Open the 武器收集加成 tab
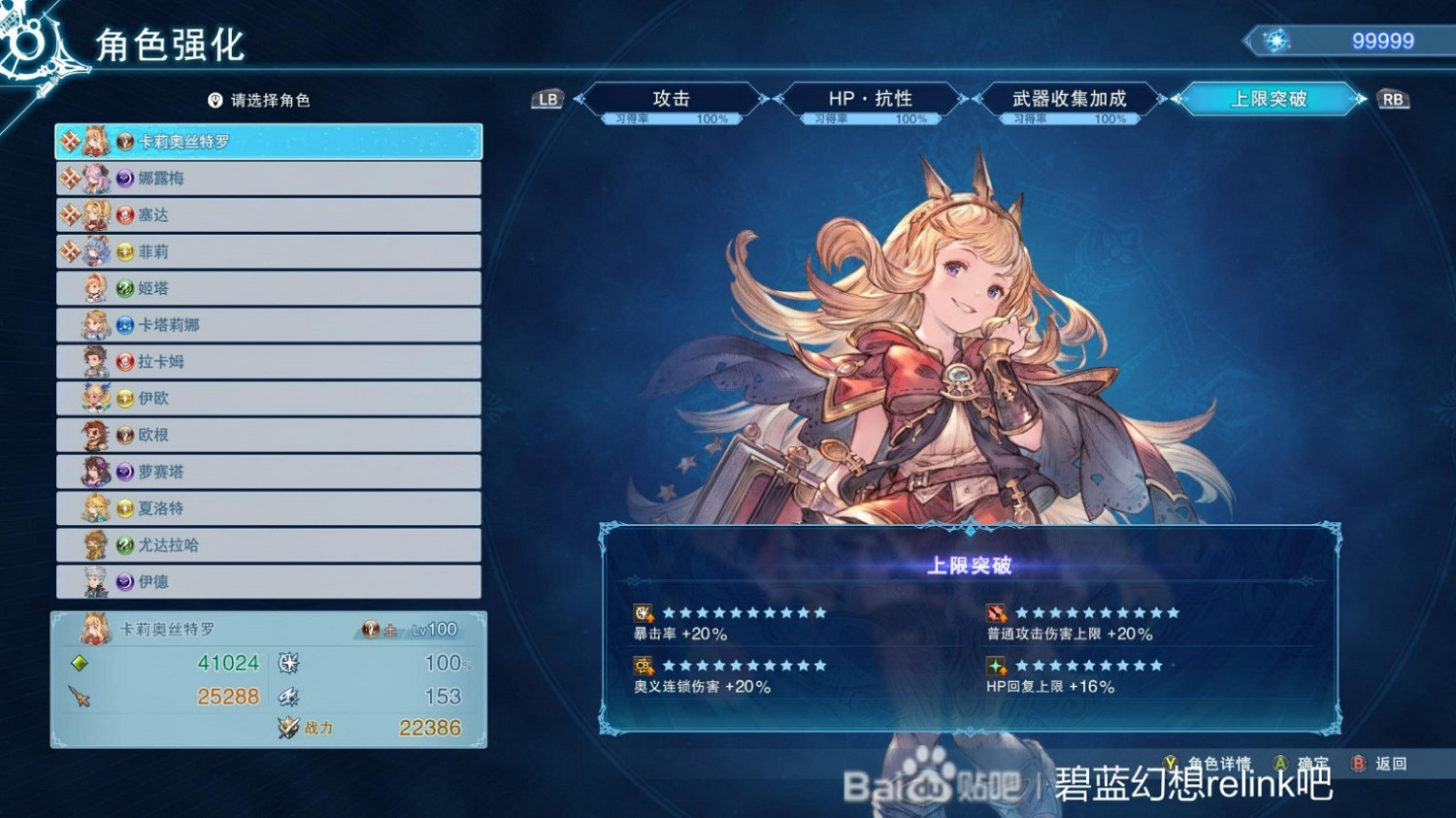The height and width of the screenshot is (818, 1456). tap(1068, 97)
